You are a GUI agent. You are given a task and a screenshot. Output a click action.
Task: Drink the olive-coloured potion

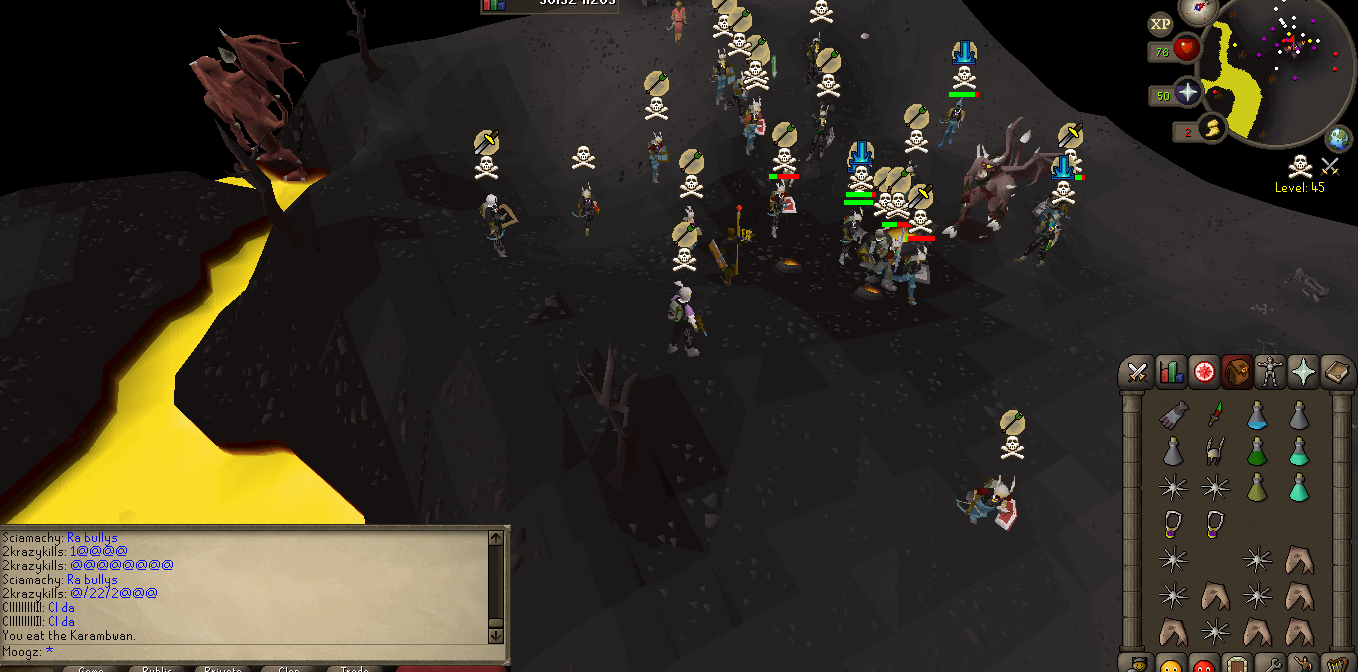1257,488
